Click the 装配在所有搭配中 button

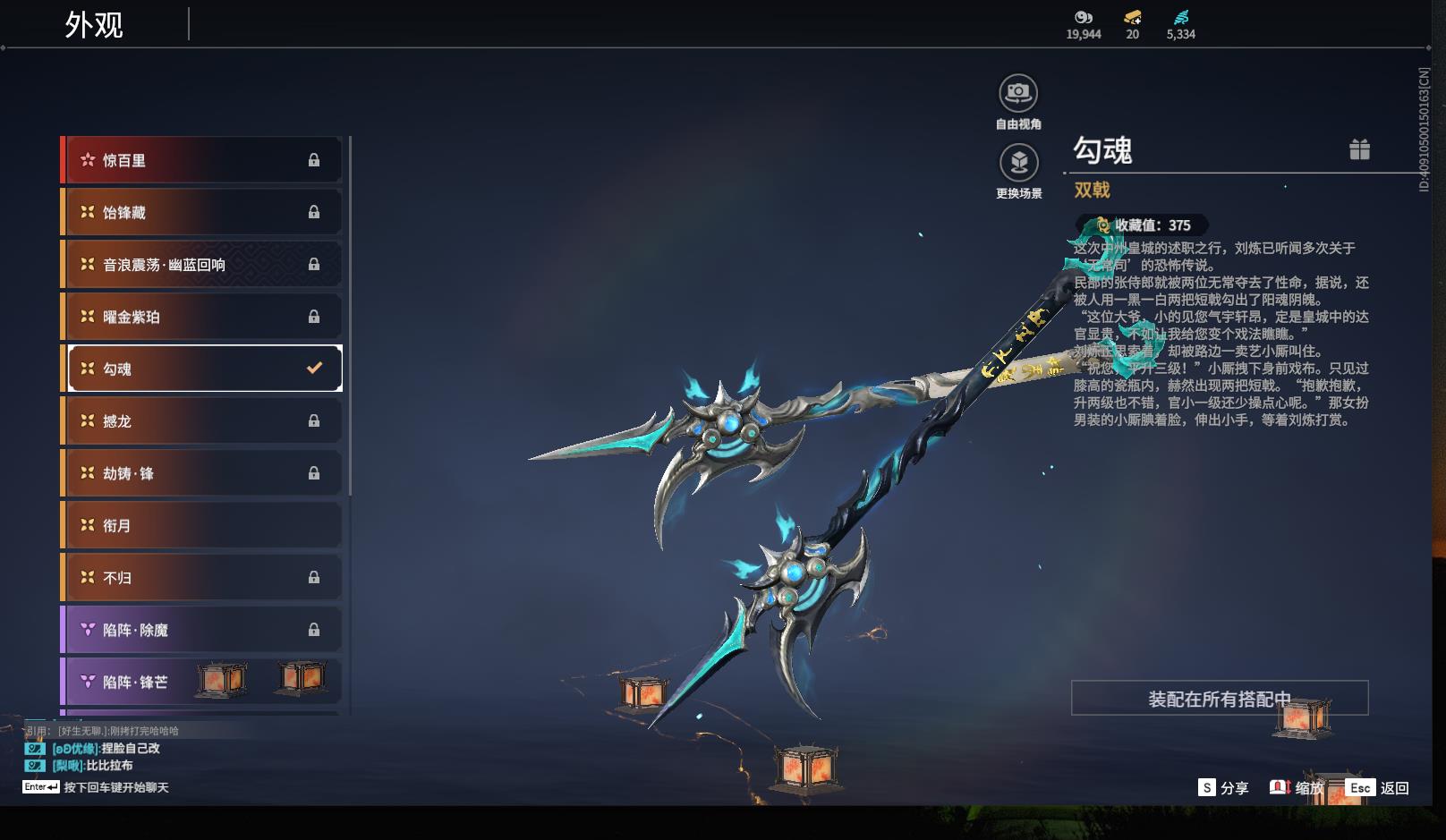1219,699
